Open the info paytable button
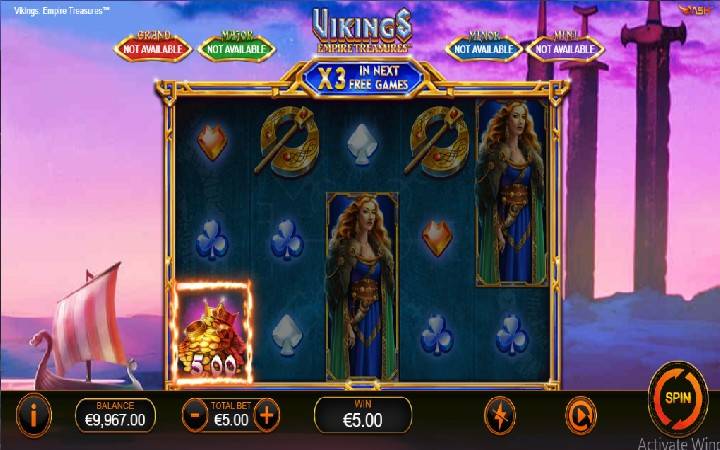Image resolution: width=720 pixels, height=450 pixels. coord(36,414)
